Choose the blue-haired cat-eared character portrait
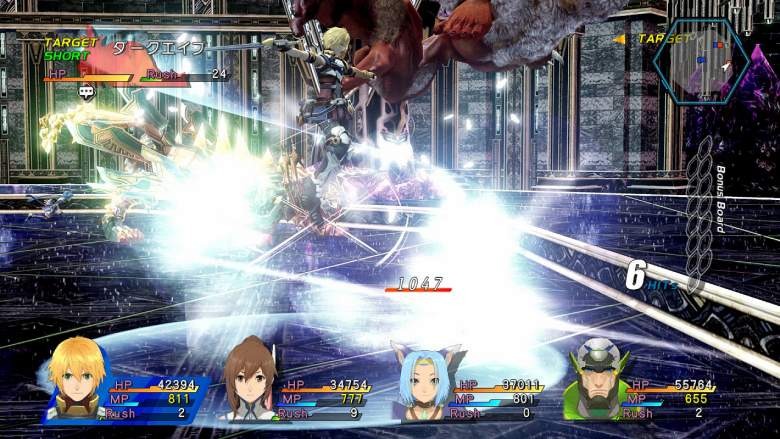This screenshot has width=780, height=439. [424, 383]
